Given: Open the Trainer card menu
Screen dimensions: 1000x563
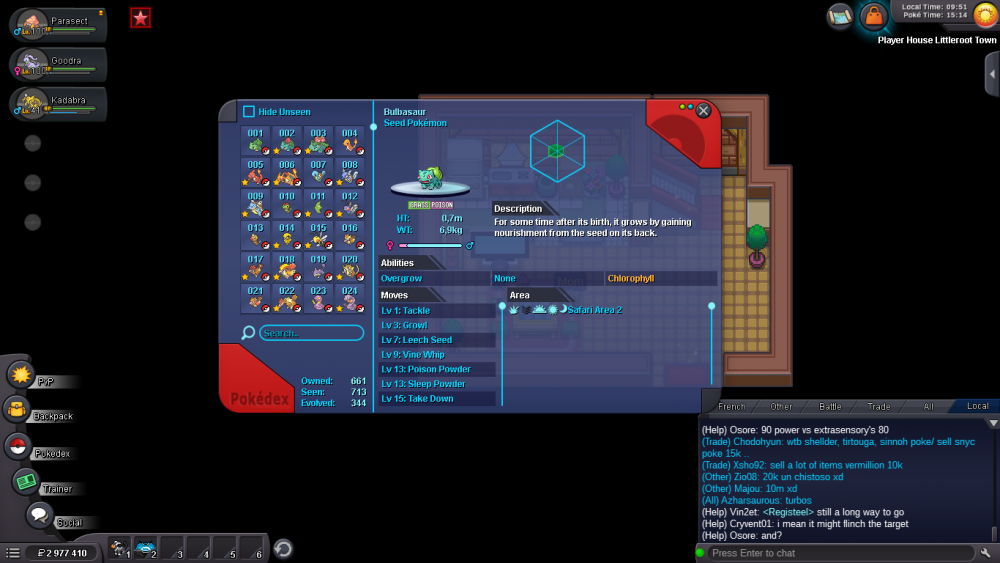Looking at the screenshot, I should click(x=25, y=482).
